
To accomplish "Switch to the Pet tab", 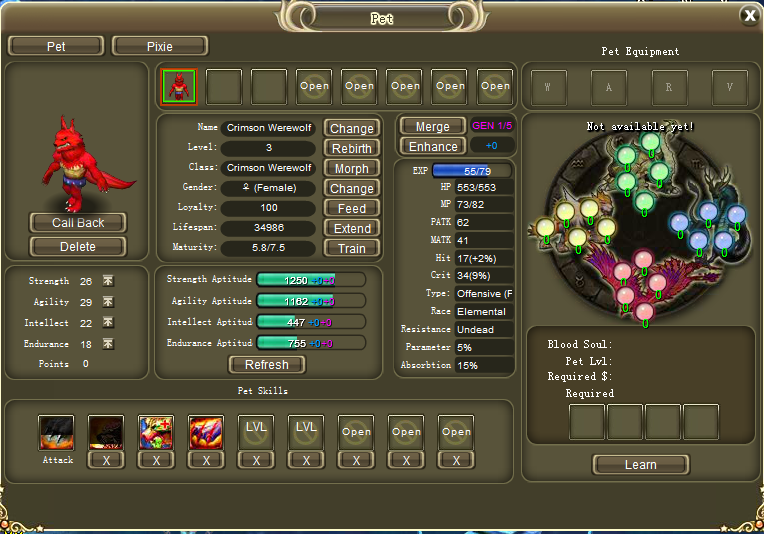I will tap(56, 46).
